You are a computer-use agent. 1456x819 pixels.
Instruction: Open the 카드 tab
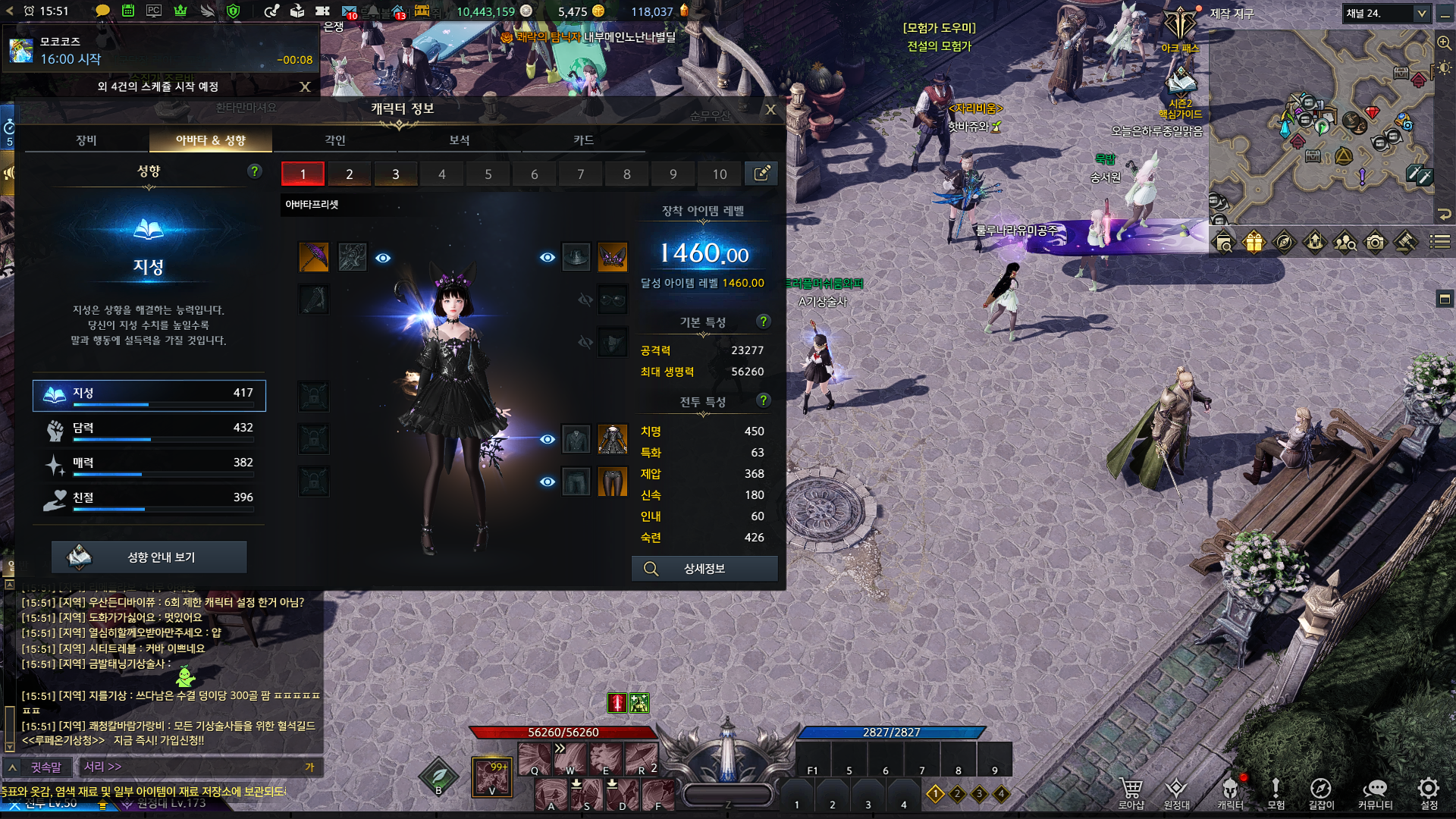[x=583, y=140]
